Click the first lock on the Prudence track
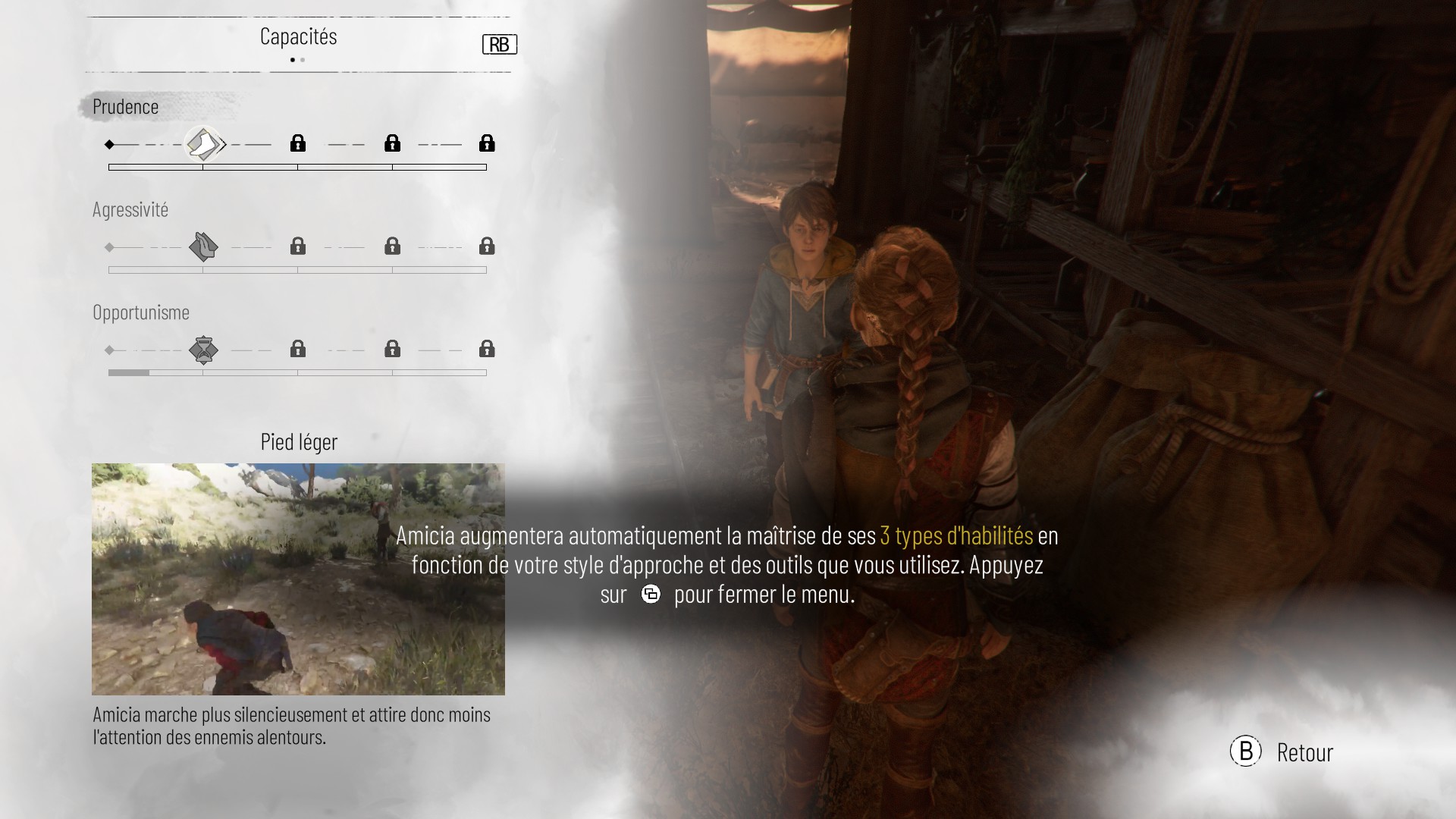 (x=297, y=143)
